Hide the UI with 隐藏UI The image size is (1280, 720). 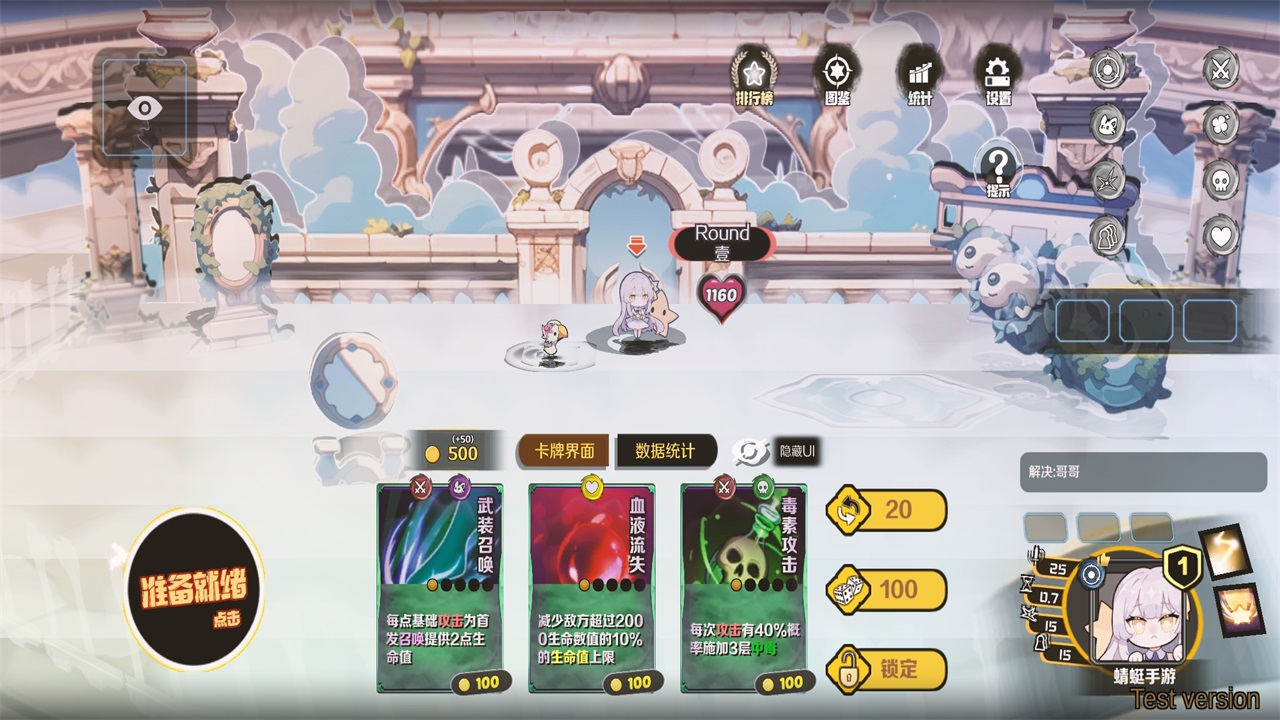pyautogui.click(x=777, y=452)
